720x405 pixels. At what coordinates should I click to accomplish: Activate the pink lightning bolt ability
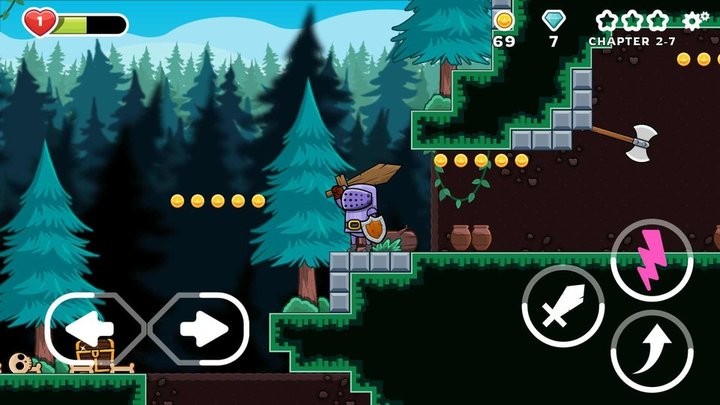pos(651,260)
